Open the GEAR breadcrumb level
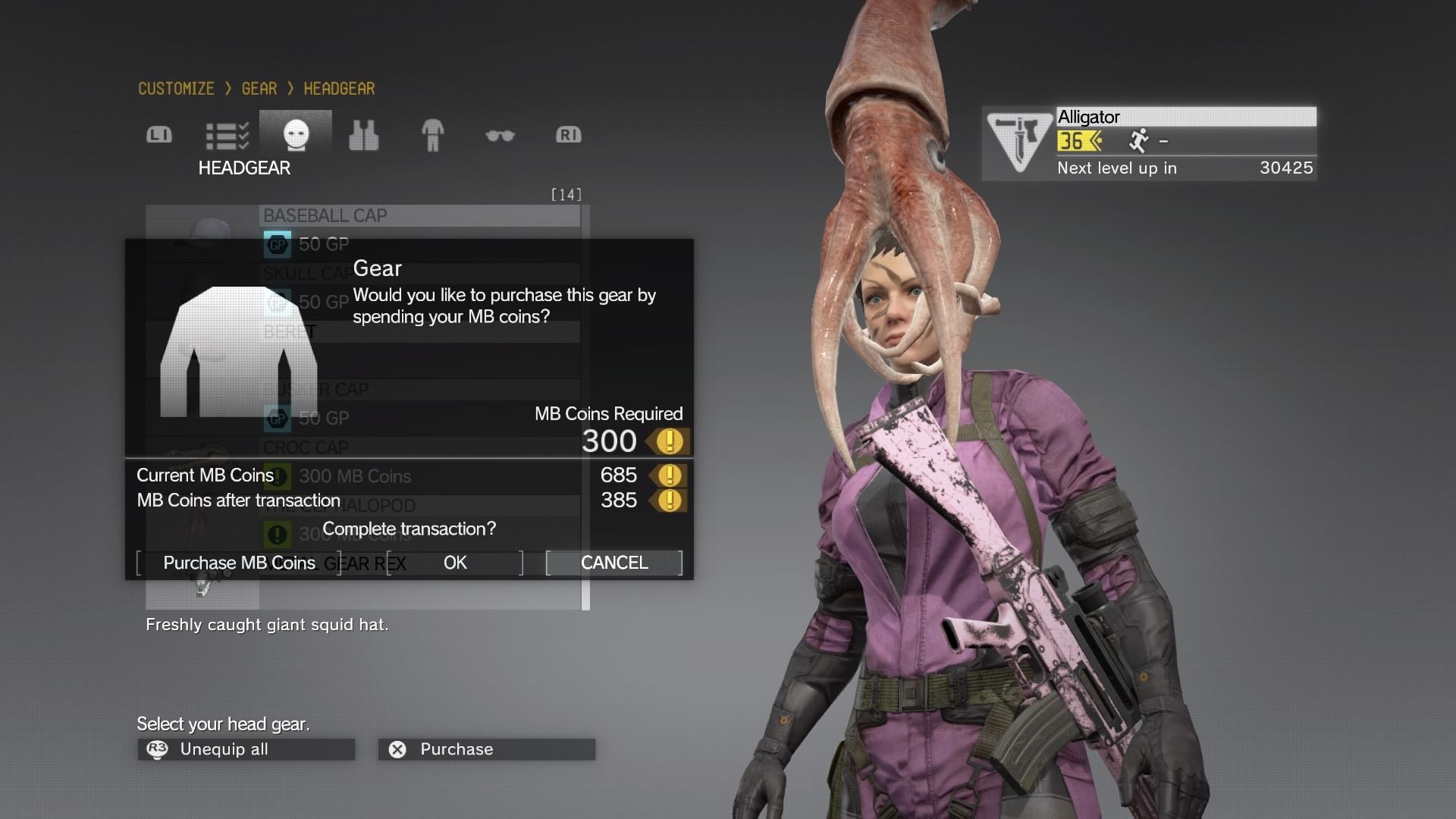The width and height of the screenshot is (1456, 819). [258, 88]
